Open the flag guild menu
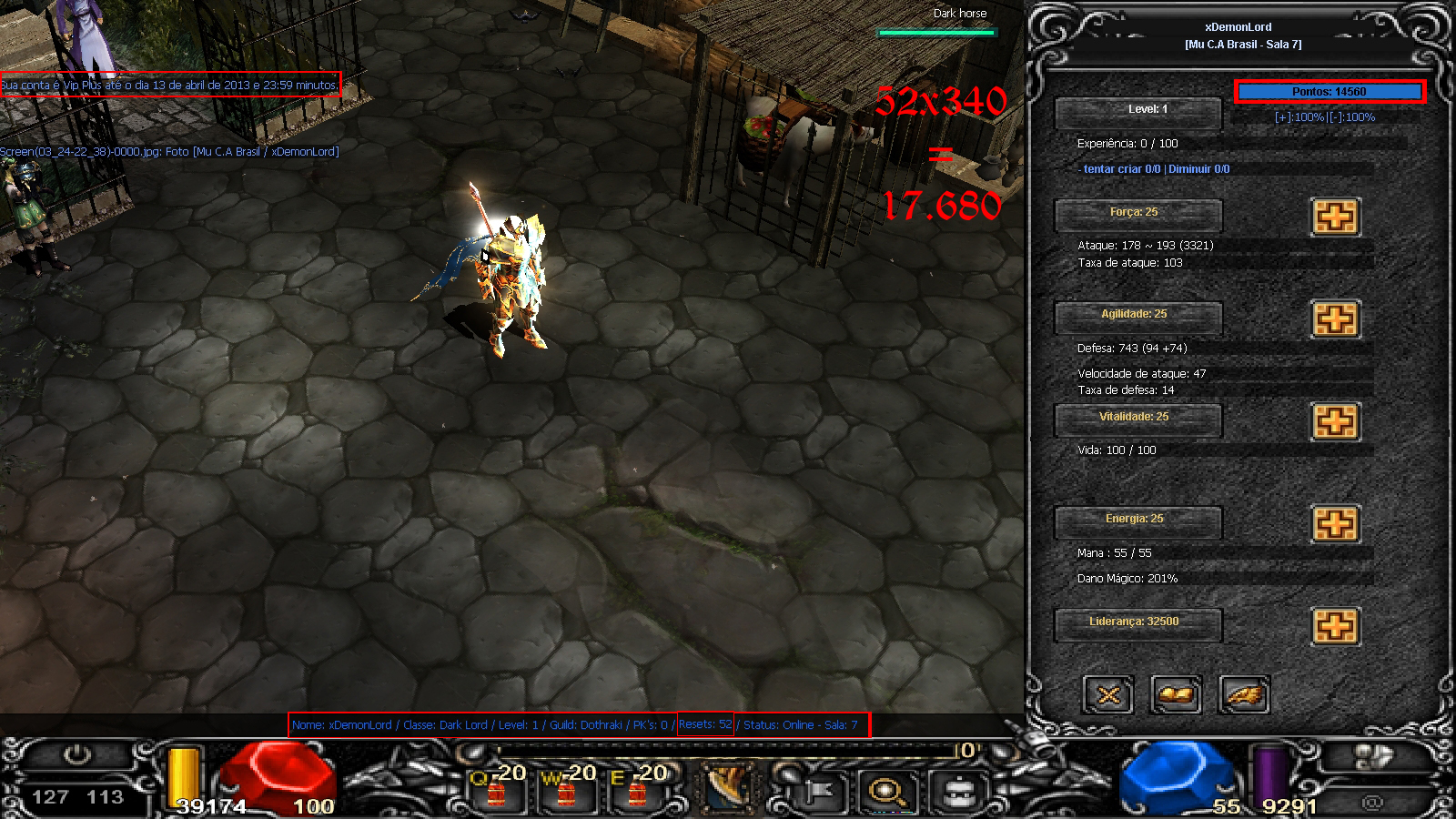The image size is (1456, 819). click(818, 791)
